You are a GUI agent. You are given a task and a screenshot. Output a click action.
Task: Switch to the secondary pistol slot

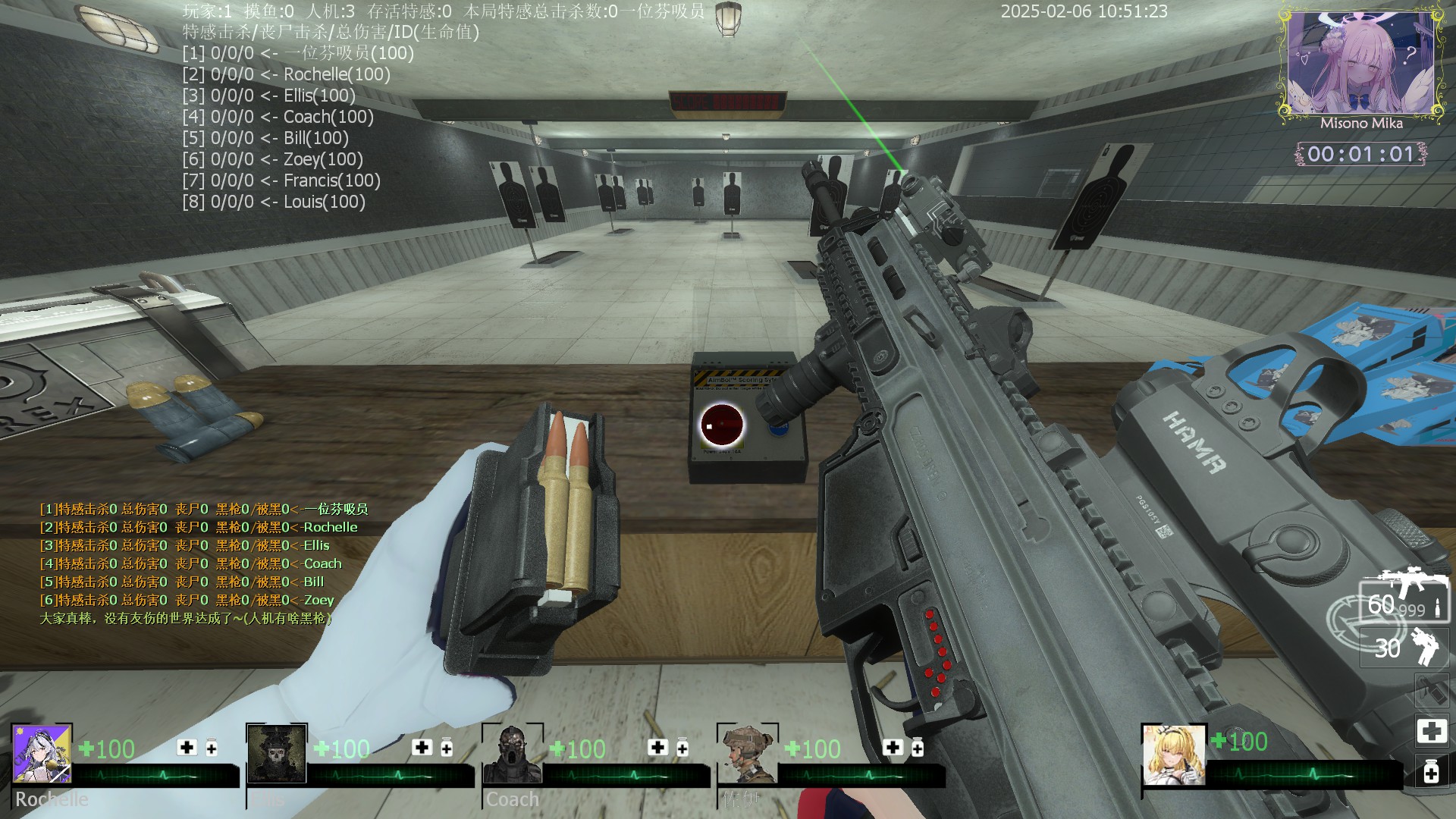coord(1404,647)
